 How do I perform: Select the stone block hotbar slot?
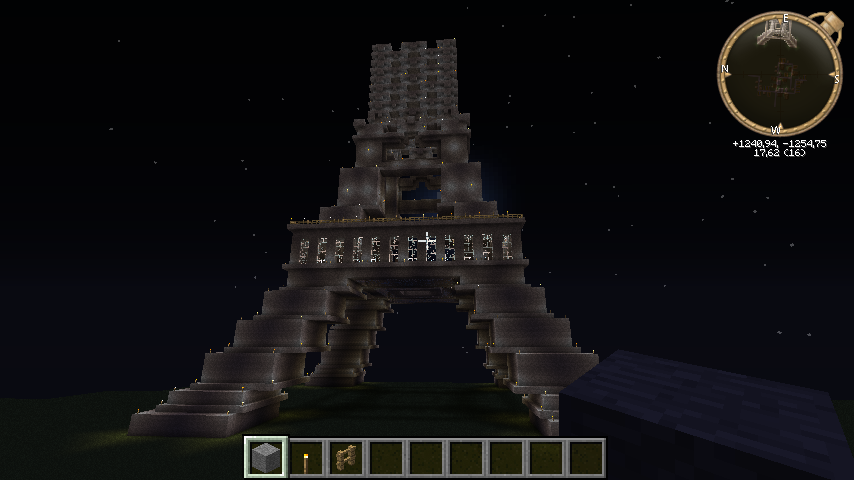tap(266, 458)
